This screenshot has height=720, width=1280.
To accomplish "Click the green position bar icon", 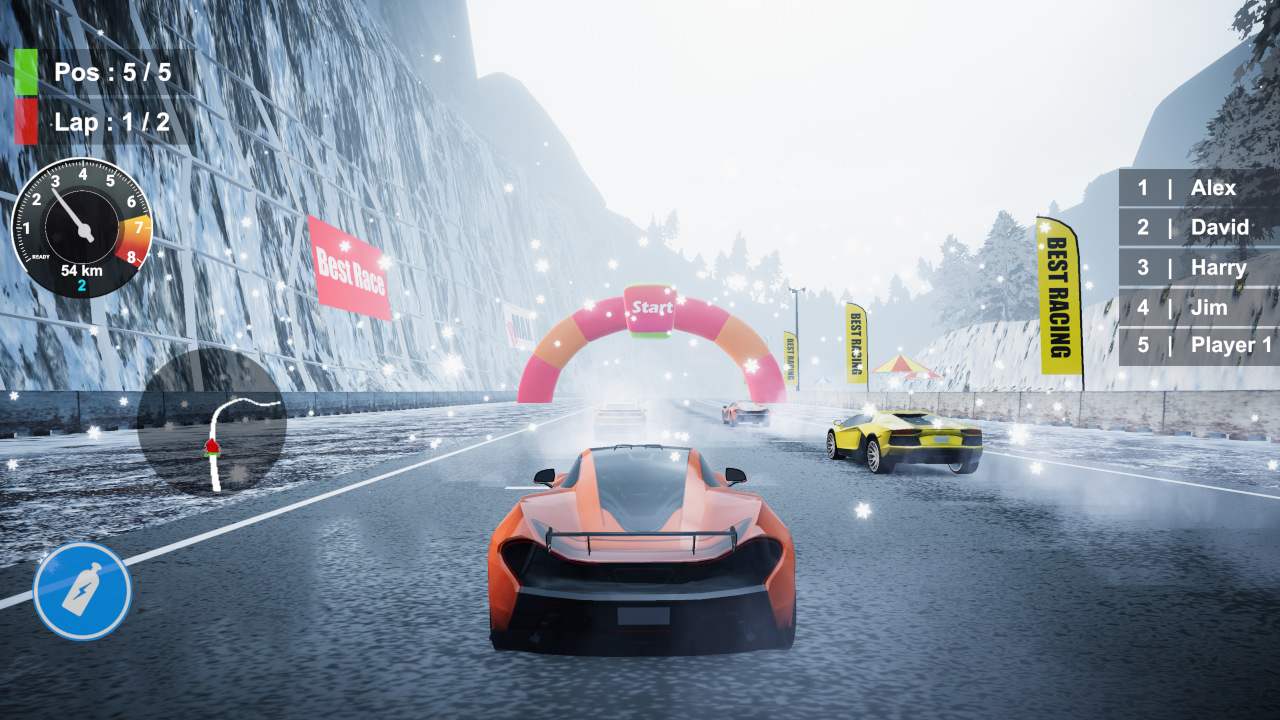I will (x=25, y=72).
